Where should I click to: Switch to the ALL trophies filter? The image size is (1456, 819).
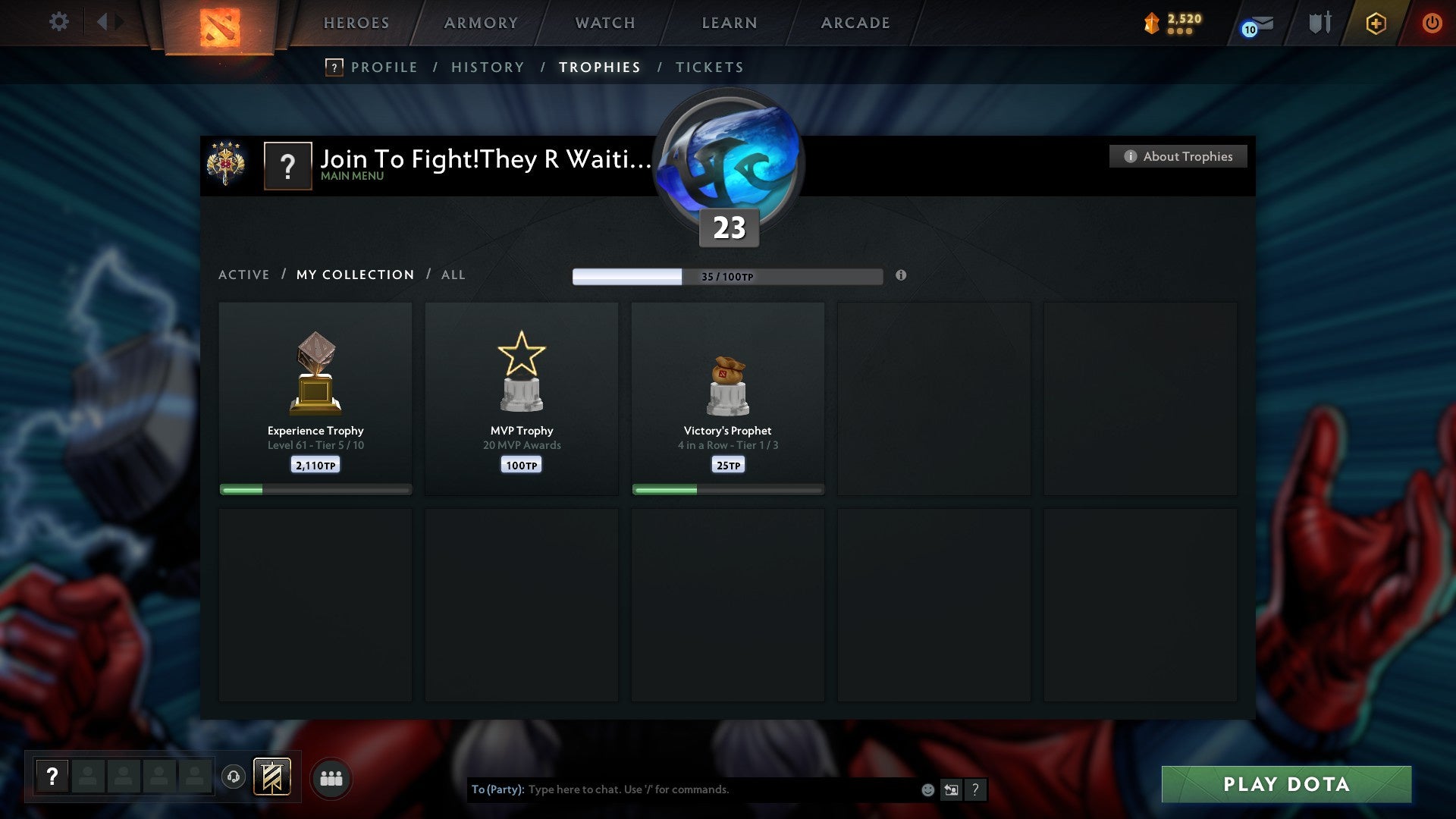tap(453, 275)
